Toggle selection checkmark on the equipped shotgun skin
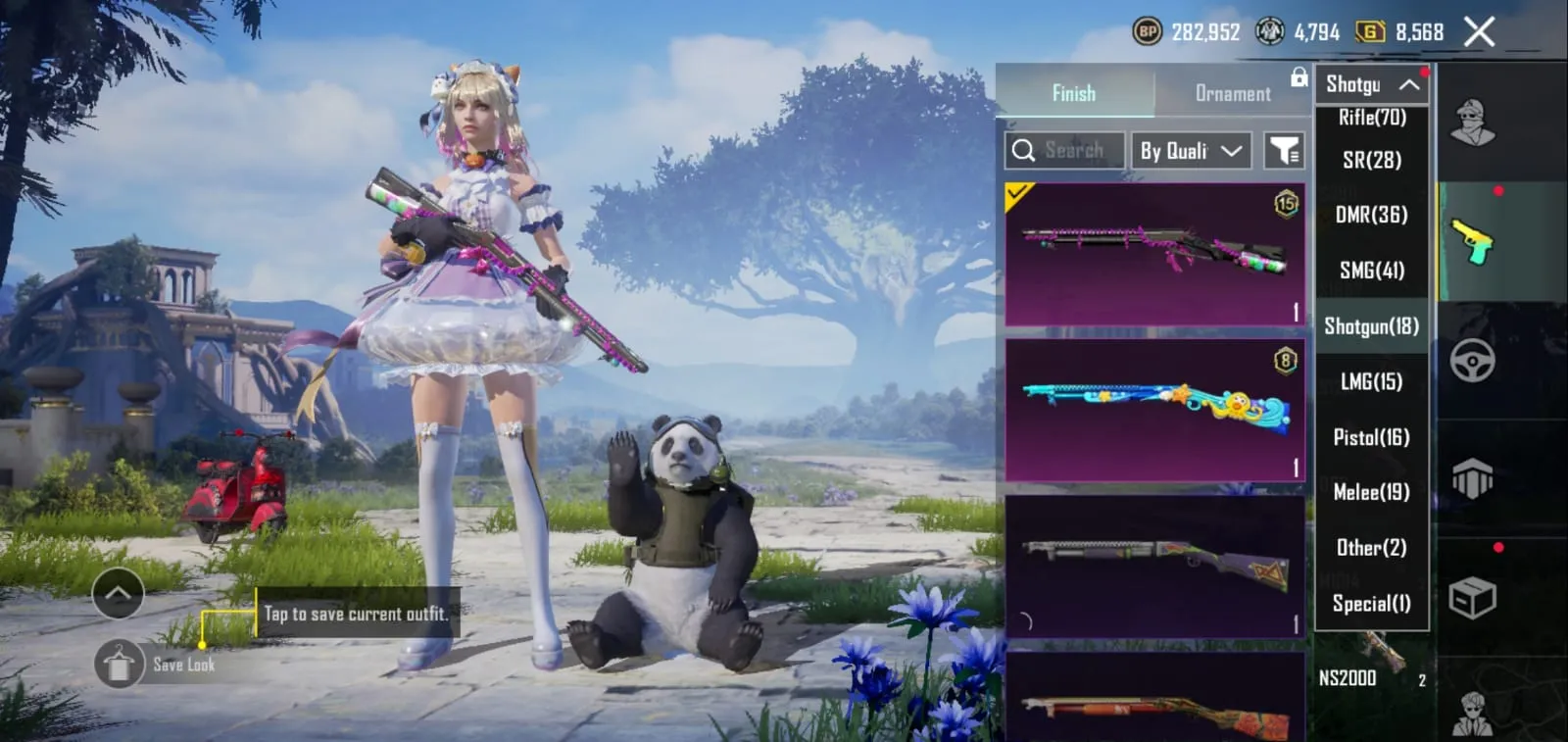Viewport: 1568px width, 742px height. 1015,192
